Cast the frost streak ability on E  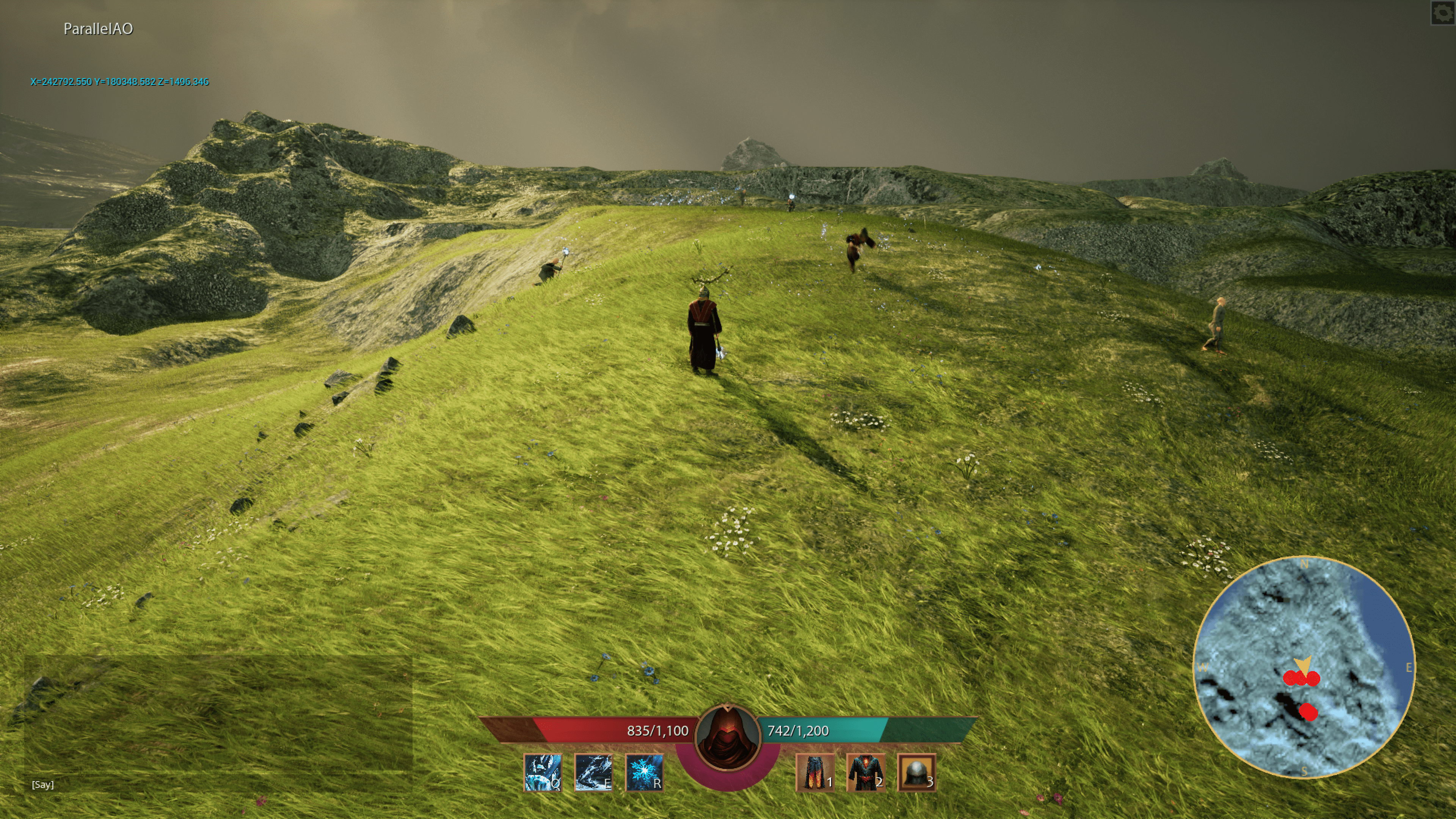pyautogui.click(x=593, y=772)
